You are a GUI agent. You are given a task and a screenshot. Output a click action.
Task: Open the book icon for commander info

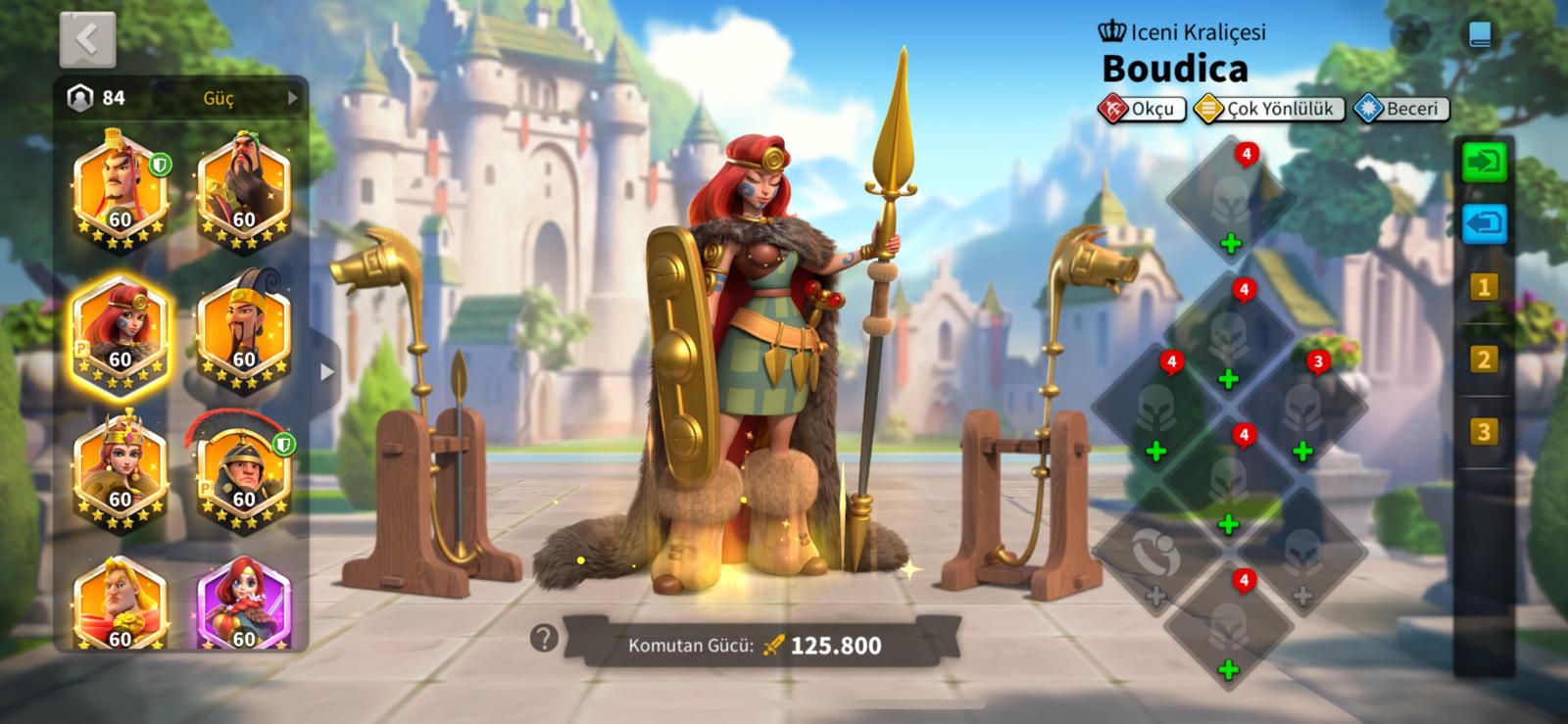point(1480,36)
